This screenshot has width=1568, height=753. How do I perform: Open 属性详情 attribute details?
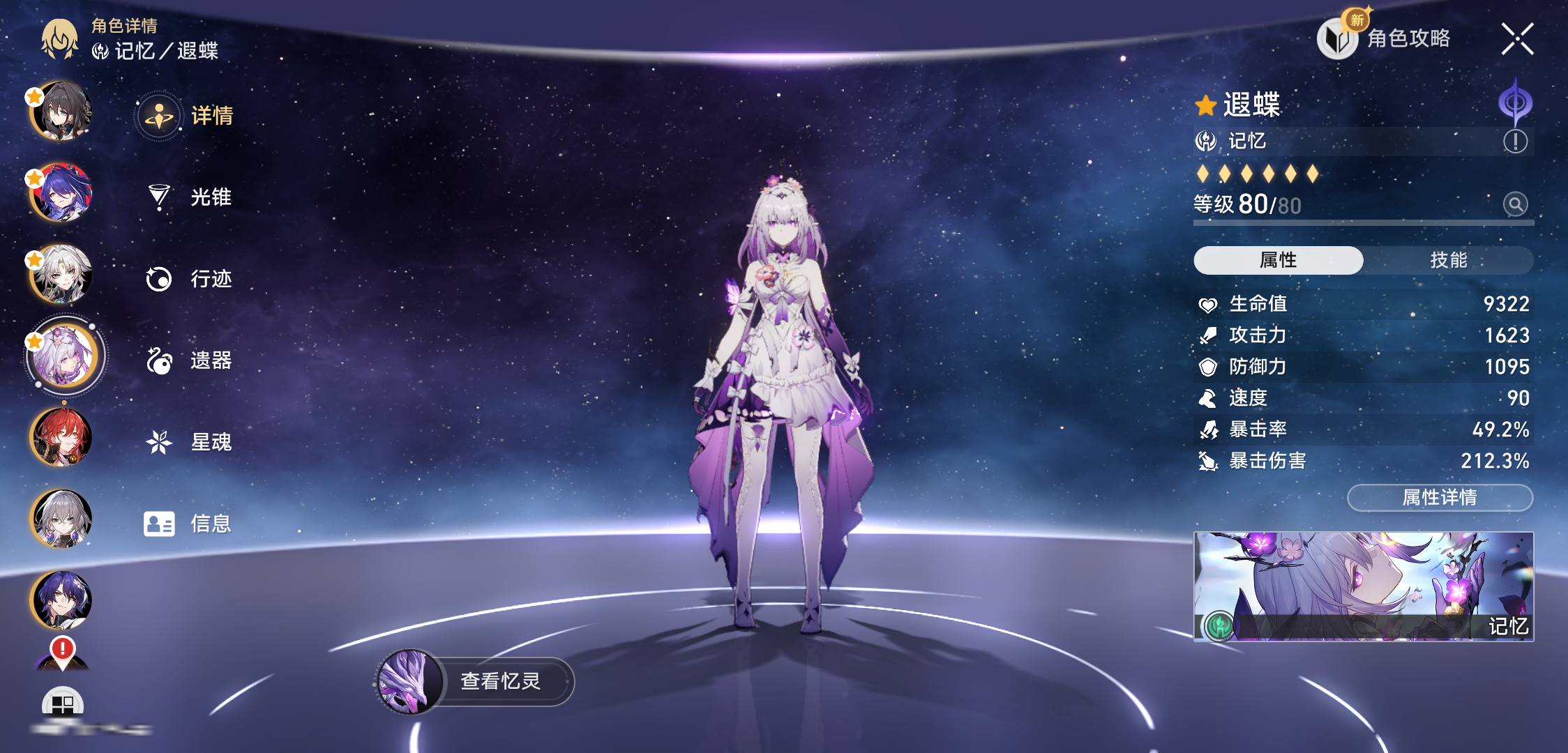[x=1440, y=498]
